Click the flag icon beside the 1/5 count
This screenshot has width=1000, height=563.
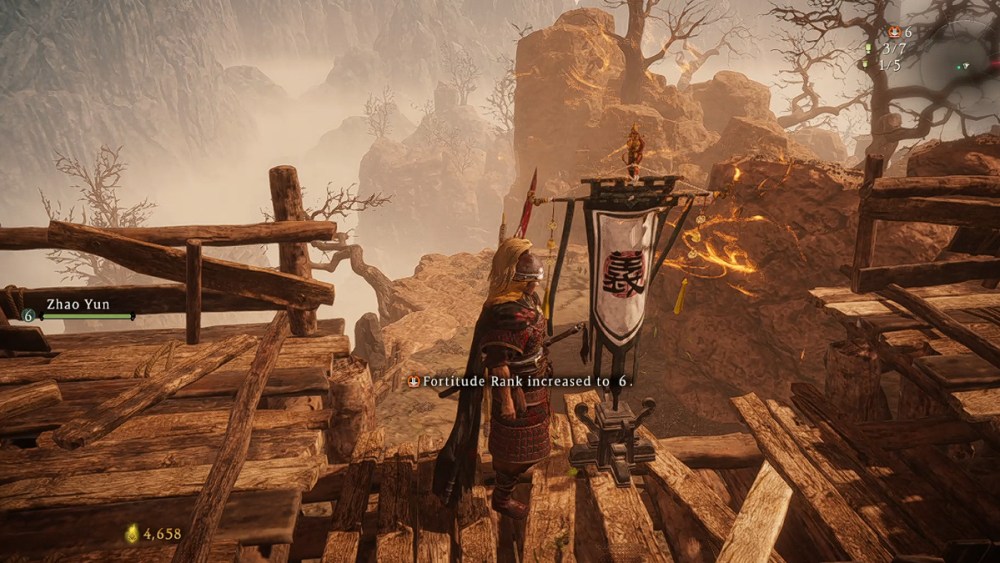(865, 64)
